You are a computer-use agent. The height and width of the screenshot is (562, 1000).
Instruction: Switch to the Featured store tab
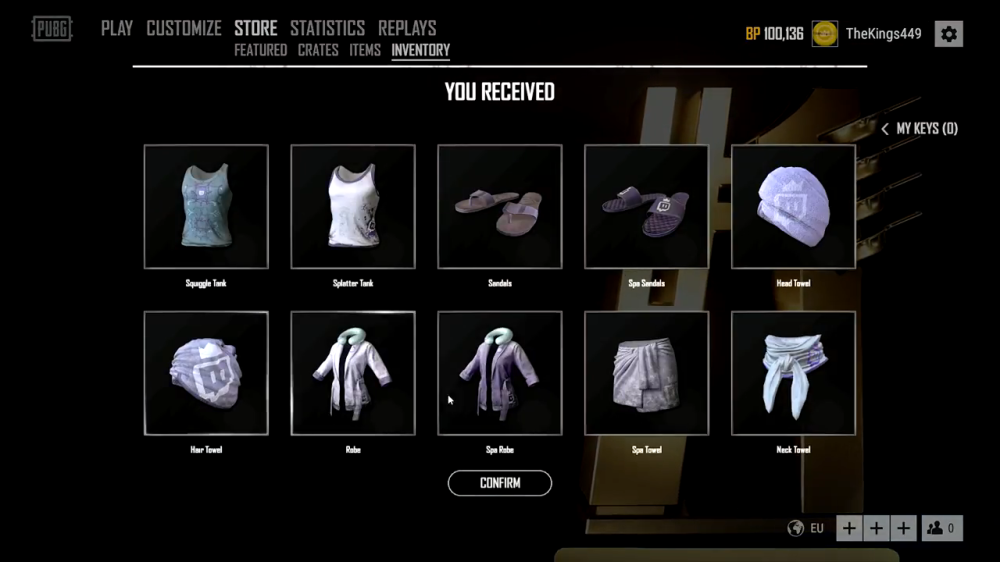point(260,50)
